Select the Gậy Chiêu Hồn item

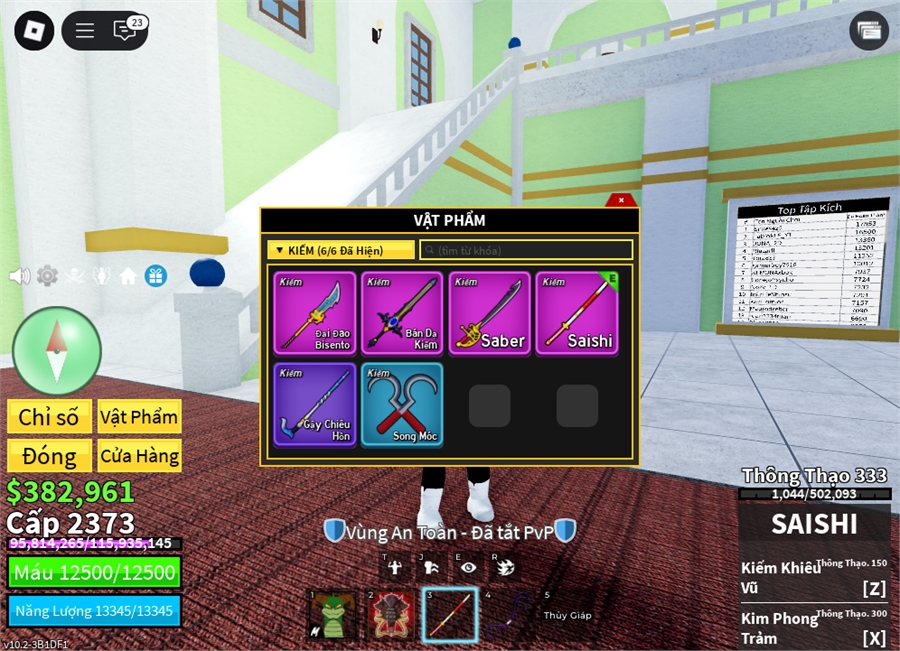pos(315,404)
